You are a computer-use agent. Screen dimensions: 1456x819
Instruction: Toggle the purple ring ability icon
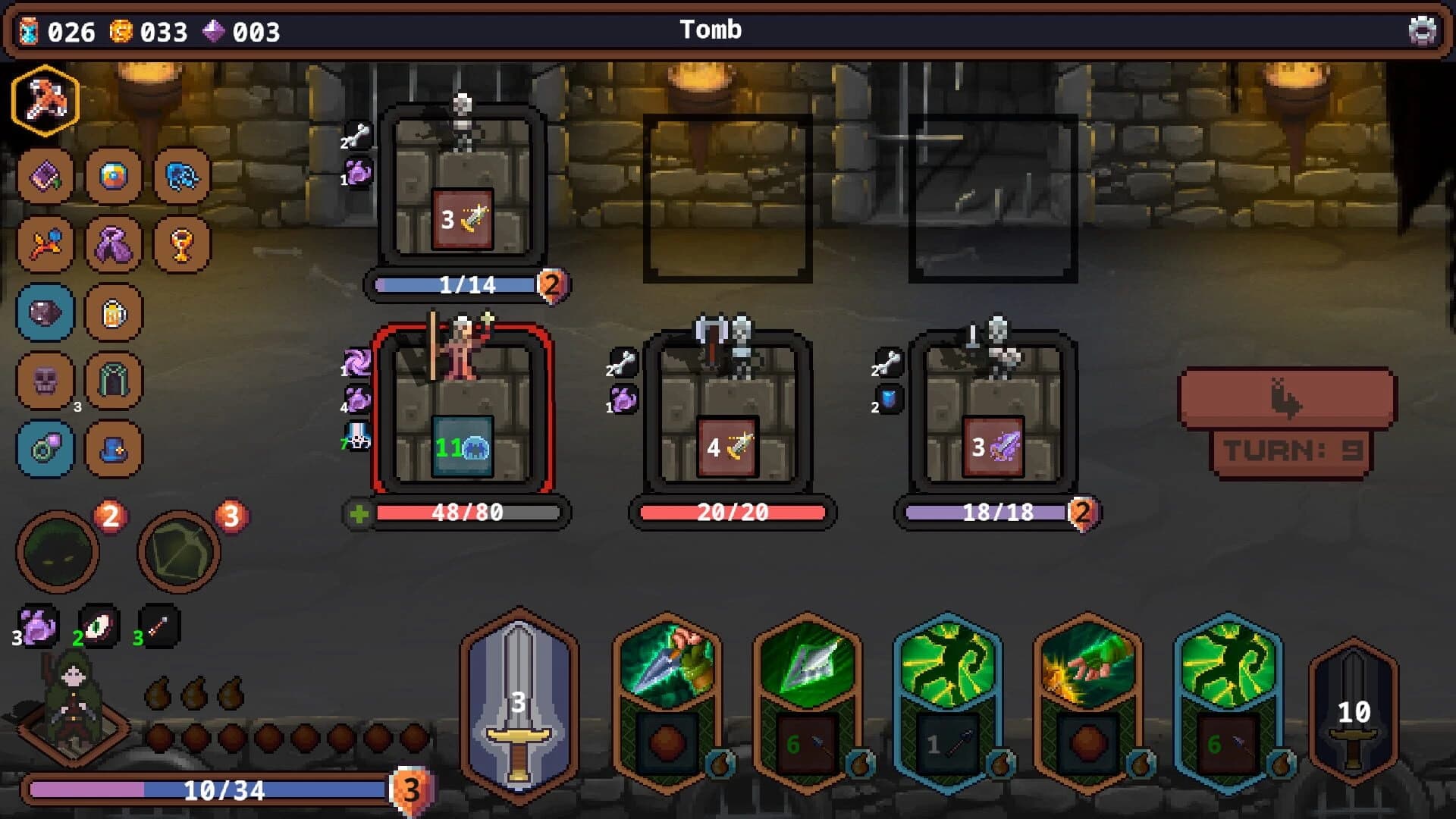(x=44, y=449)
